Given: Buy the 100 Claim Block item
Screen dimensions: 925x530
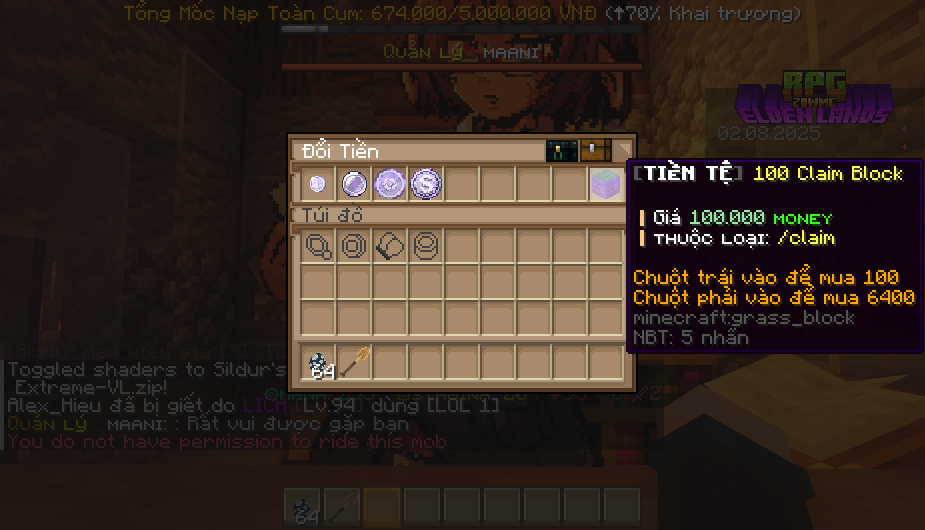Looking at the screenshot, I should (605, 184).
